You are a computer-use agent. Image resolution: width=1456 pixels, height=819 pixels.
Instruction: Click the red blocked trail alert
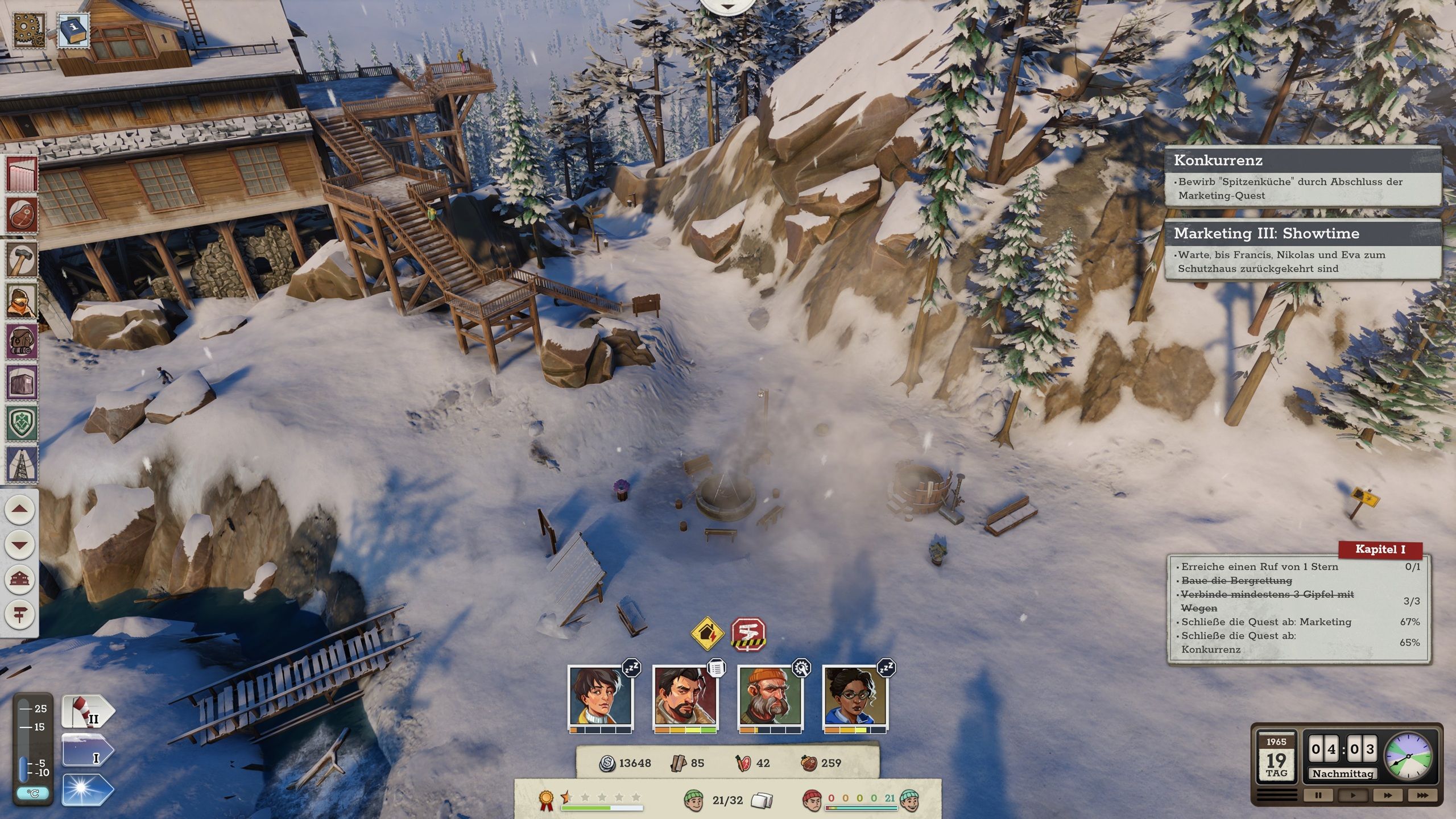click(748, 634)
